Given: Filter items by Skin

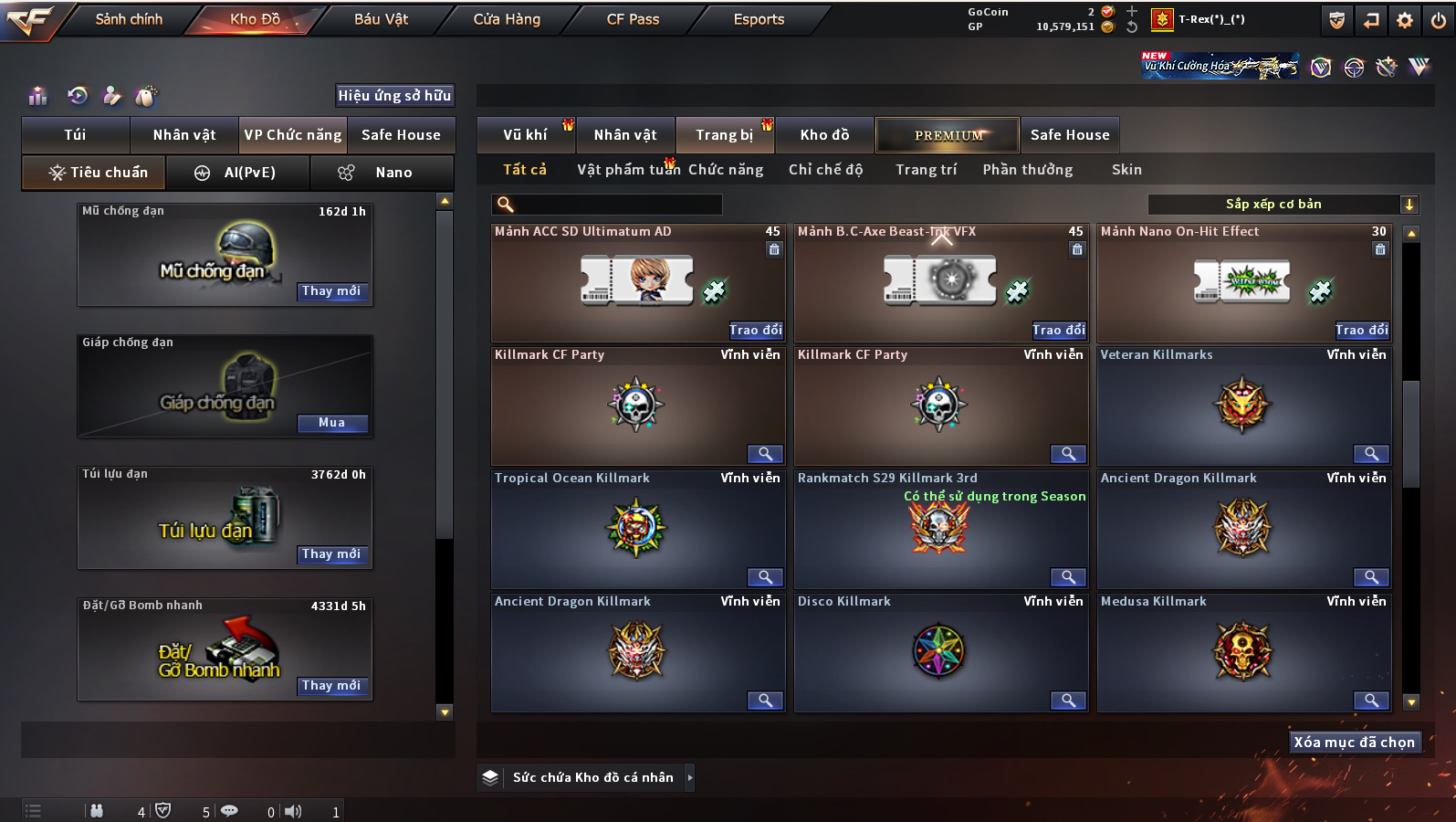Looking at the screenshot, I should (1126, 170).
